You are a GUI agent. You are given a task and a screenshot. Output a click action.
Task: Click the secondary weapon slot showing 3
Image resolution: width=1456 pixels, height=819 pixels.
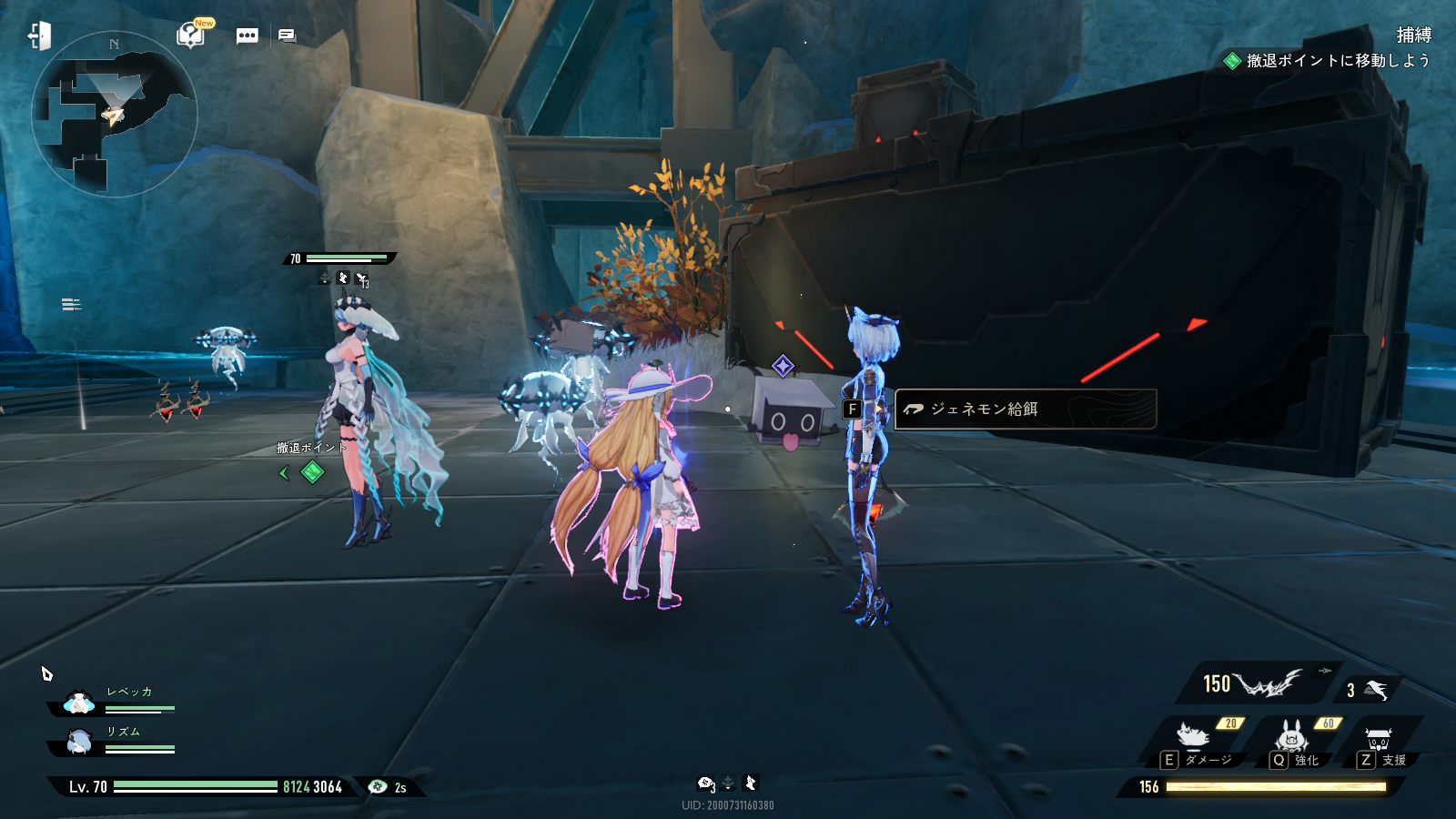1368,690
